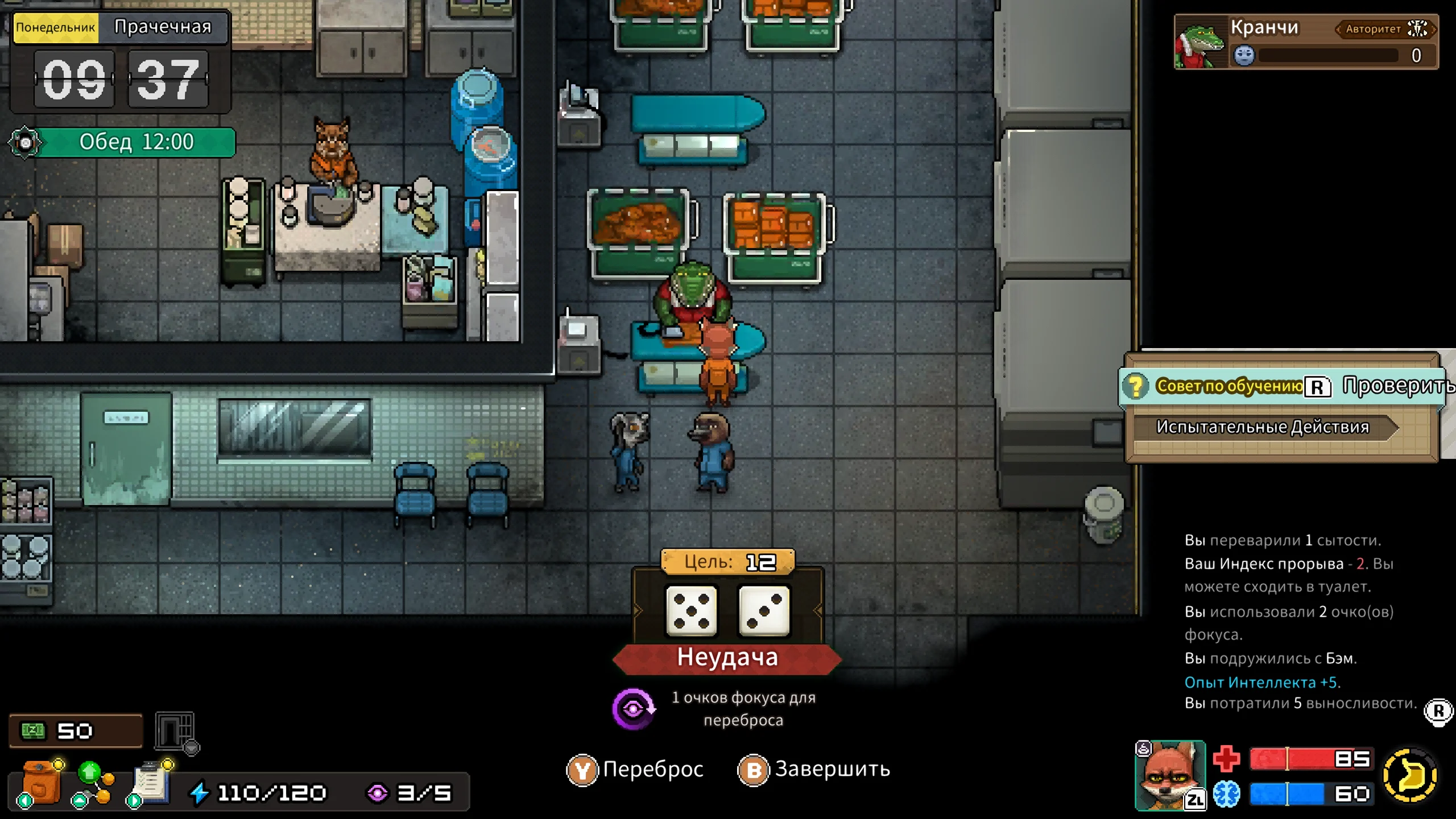Select the five-pip die
This screenshot has width=1456, height=819.
tap(691, 611)
